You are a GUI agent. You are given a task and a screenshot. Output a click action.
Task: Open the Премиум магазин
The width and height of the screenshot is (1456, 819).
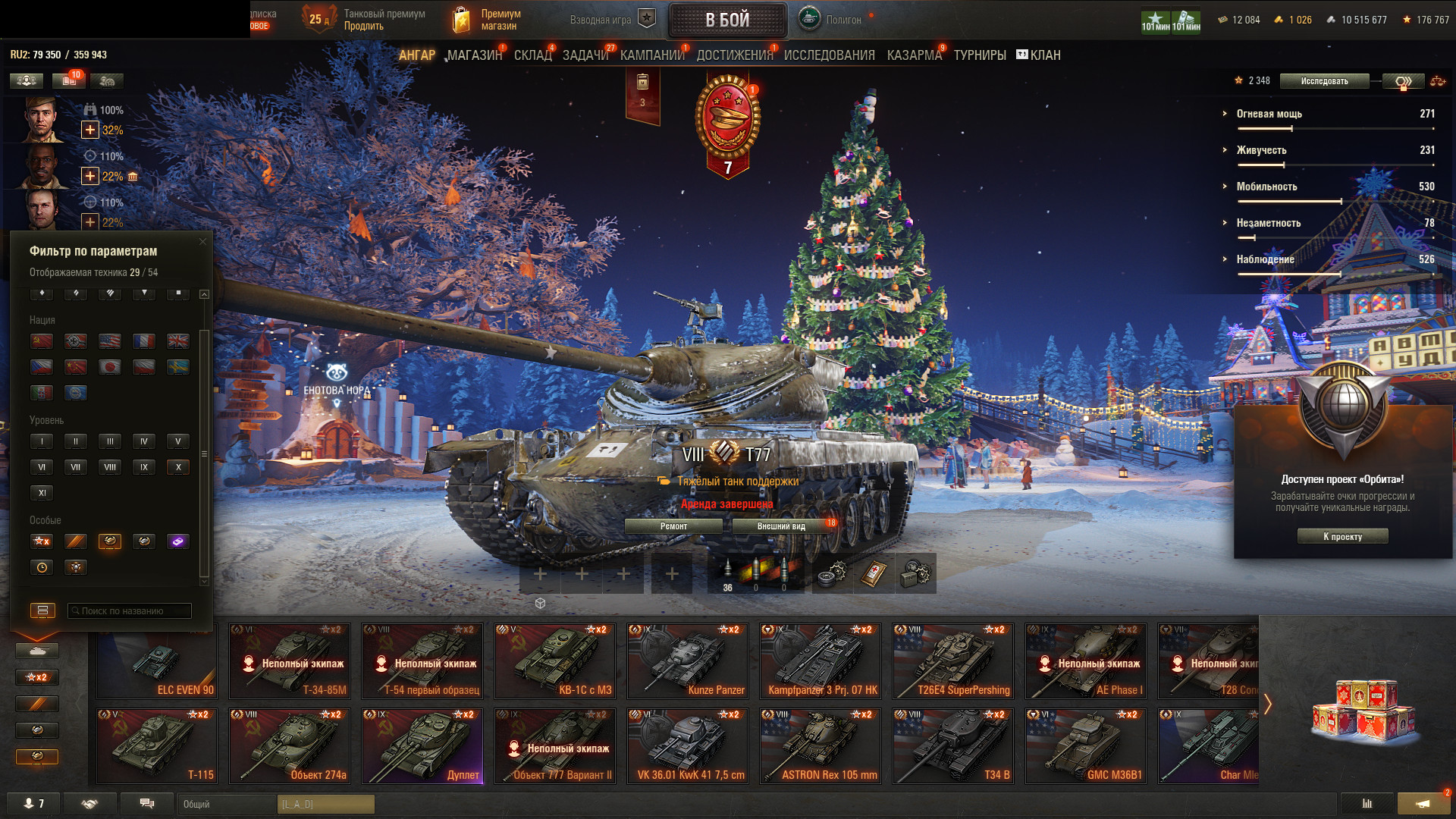(487, 20)
